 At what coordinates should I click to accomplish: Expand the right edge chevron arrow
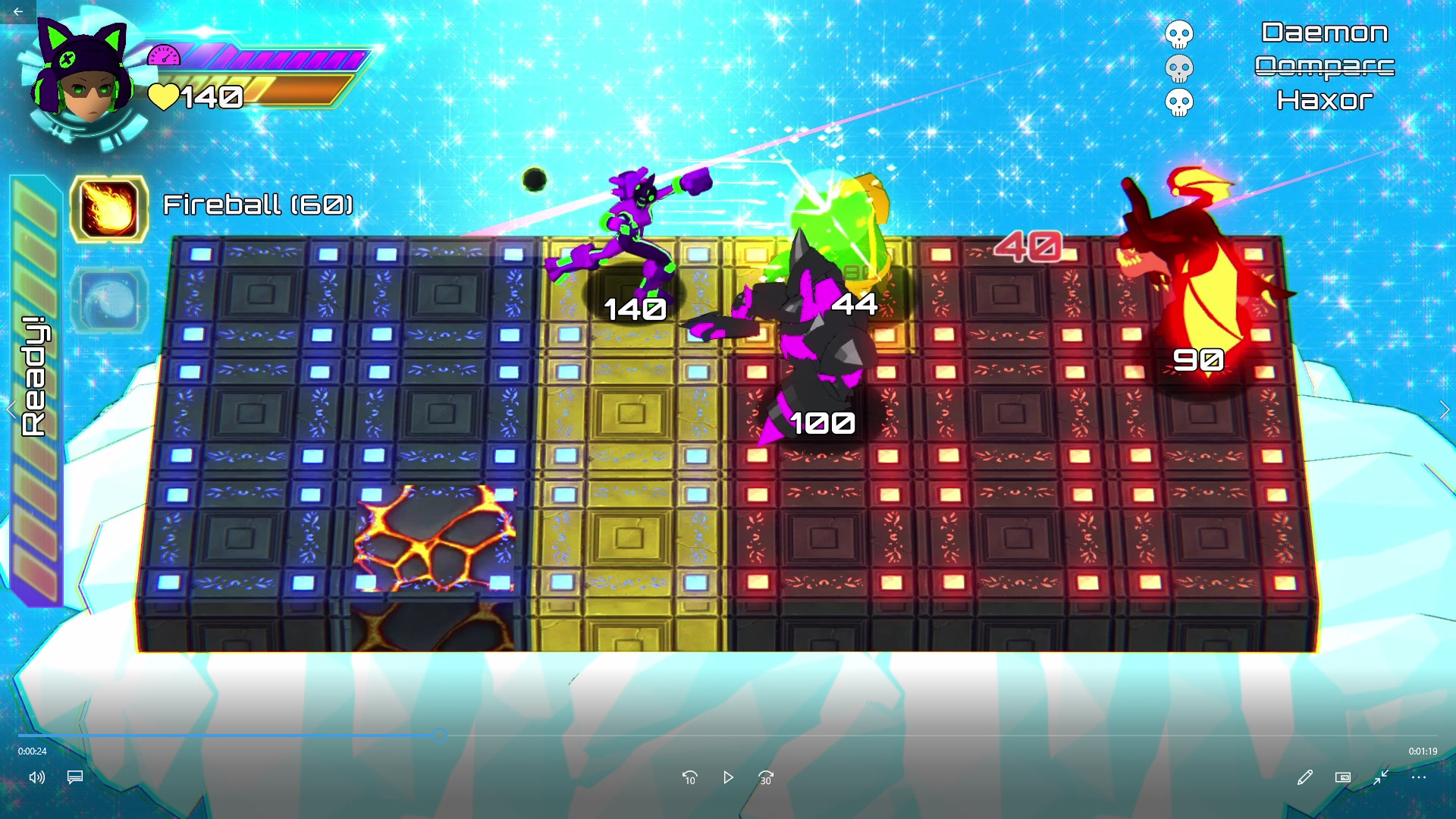pyautogui.click(x=1445, y=409)
